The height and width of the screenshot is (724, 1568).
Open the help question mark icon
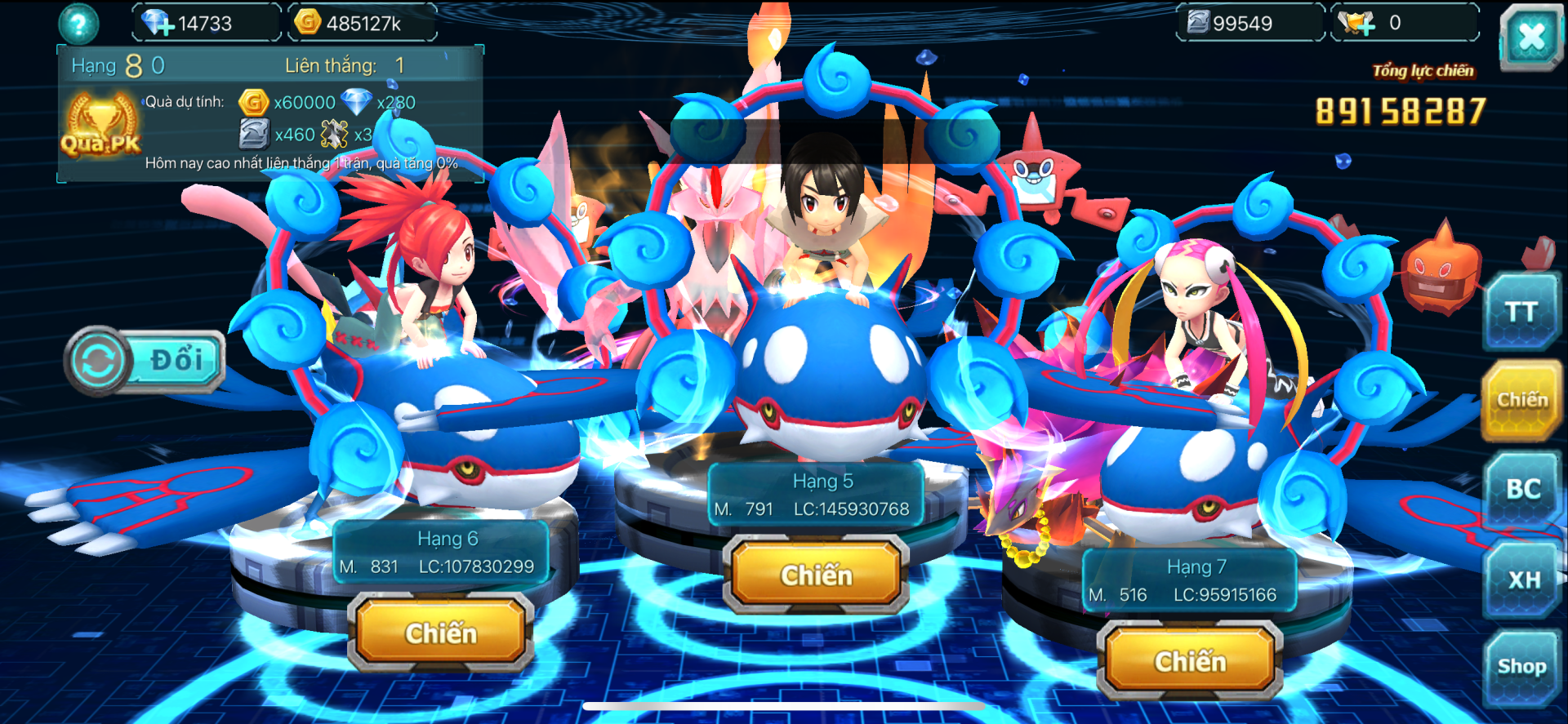78,24
